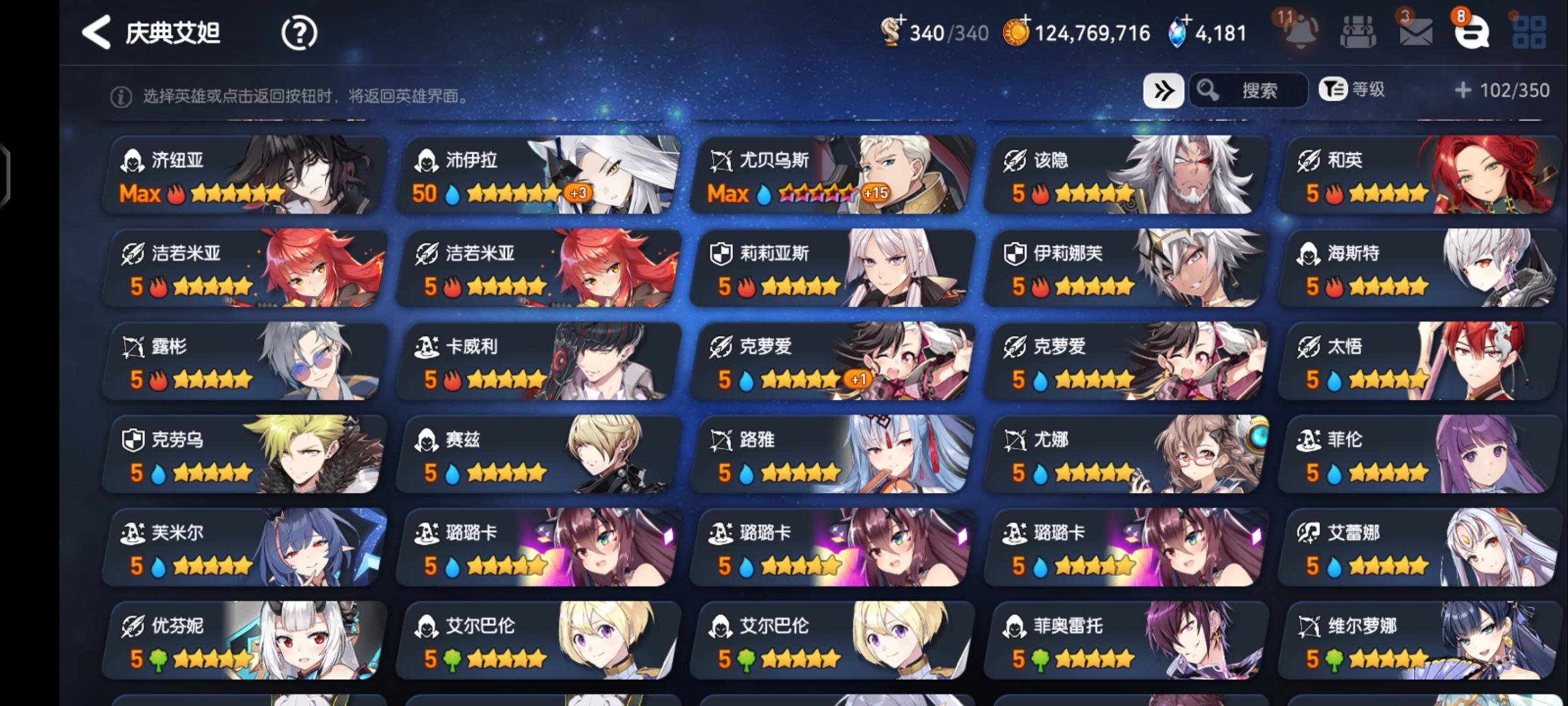Click 102/350 to expand hero capacity
The image size is (1568, 706).
(x=1501, y=91)
